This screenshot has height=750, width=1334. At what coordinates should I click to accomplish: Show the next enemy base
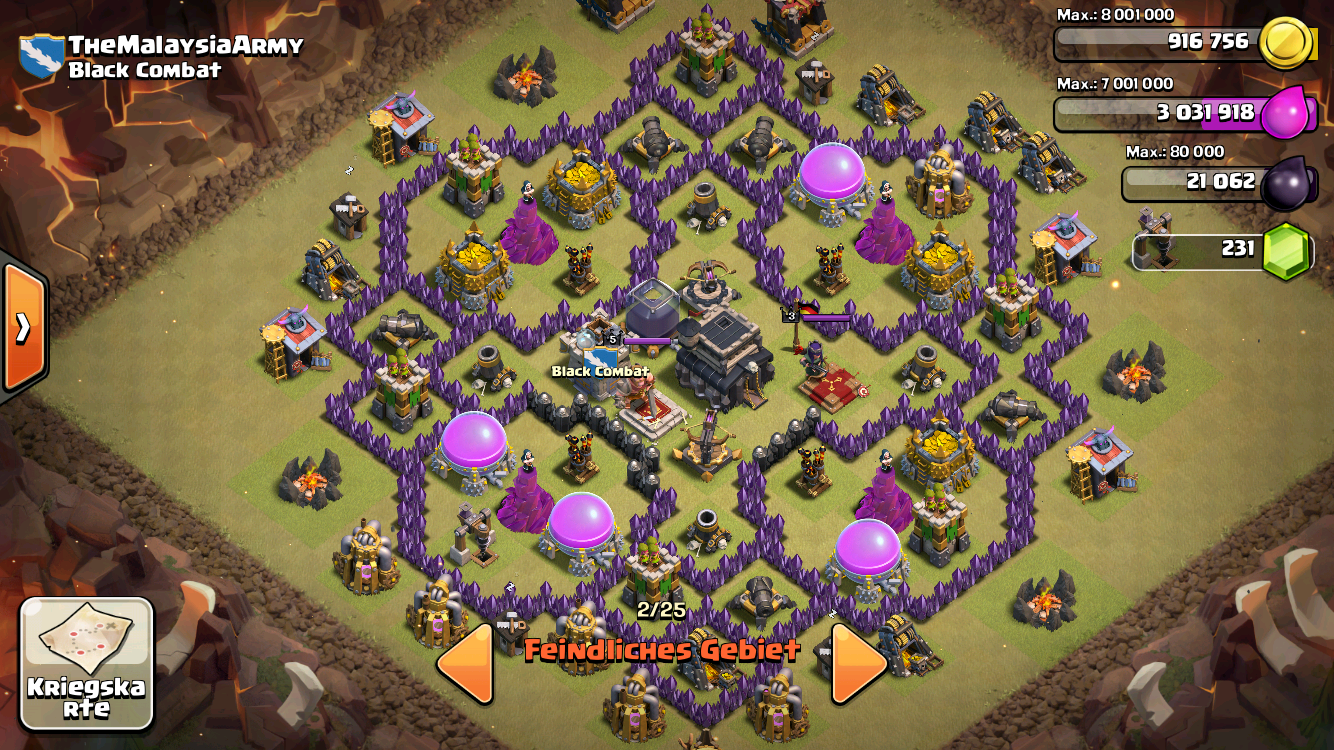858,662
